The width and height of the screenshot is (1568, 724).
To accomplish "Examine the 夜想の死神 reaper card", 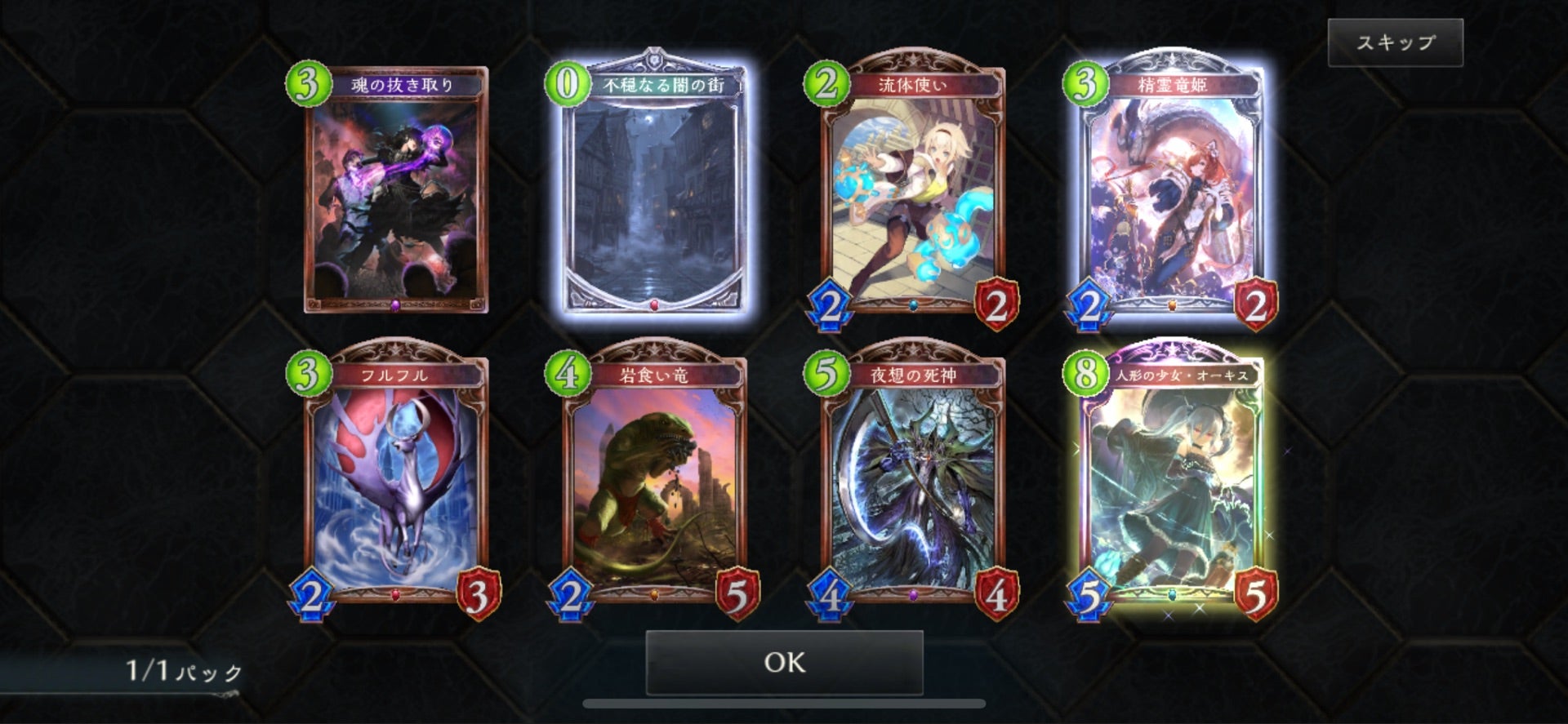I will (x=913, y=482).
